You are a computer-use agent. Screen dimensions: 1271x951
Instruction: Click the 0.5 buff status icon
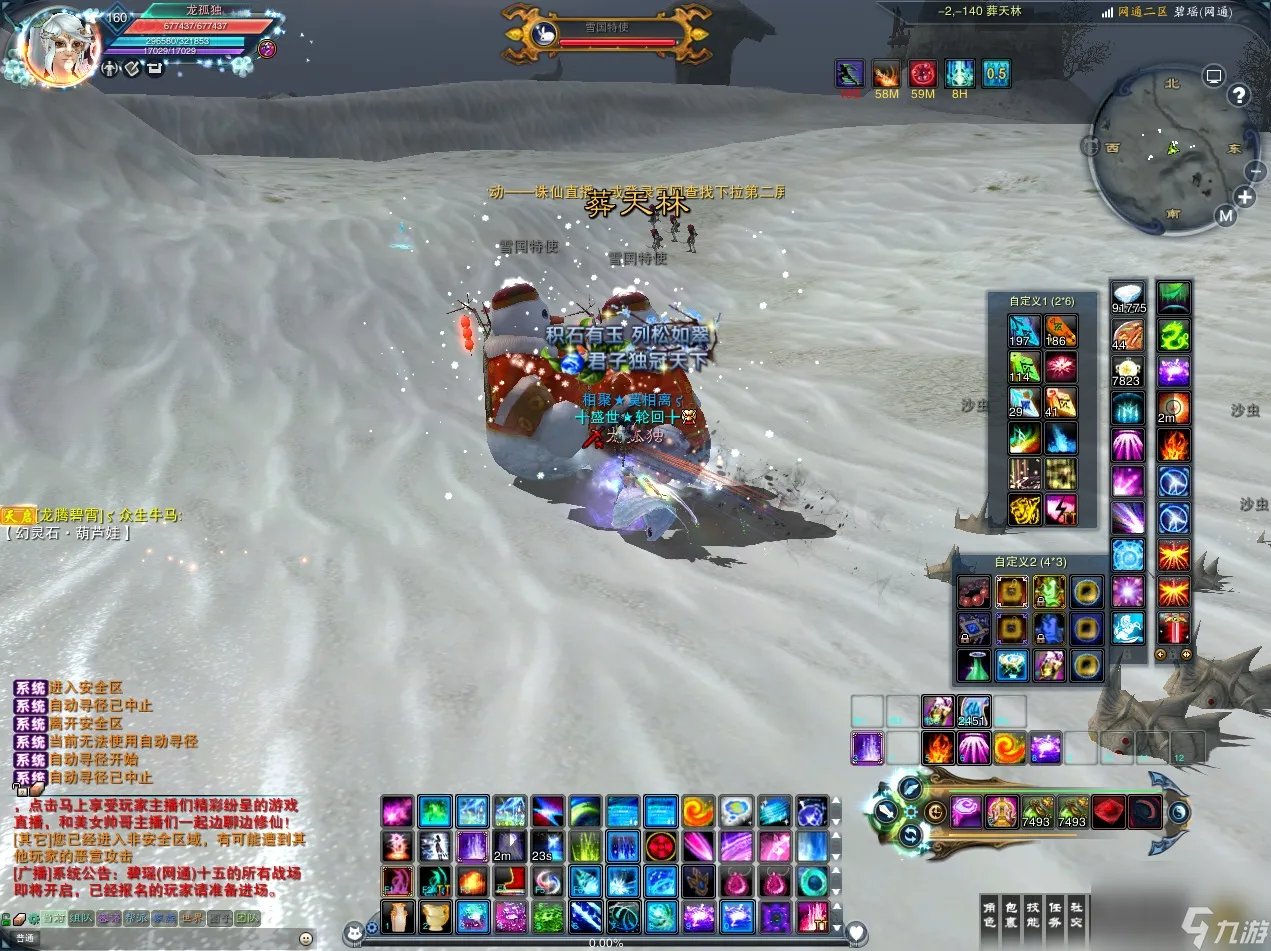coord(995,73)
